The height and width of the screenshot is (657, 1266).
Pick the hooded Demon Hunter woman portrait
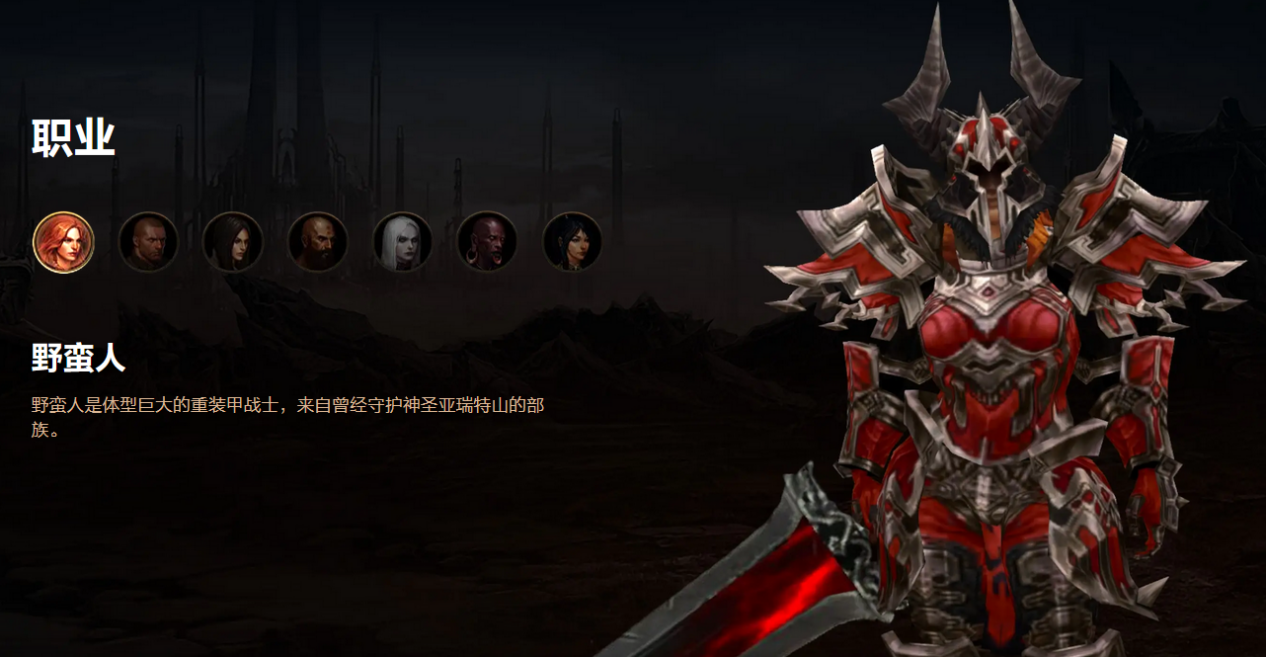coord(233,242)
